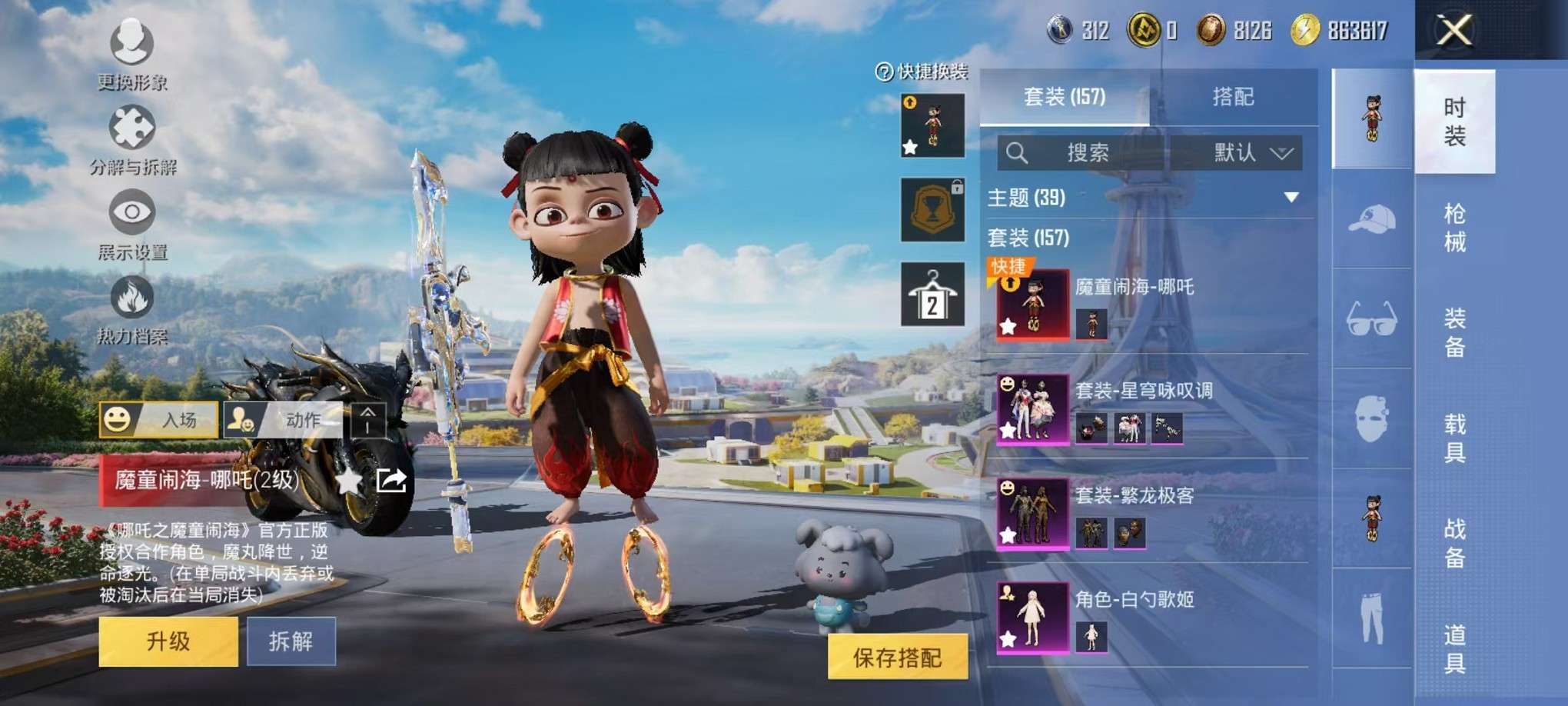Open the wardrobe preset hanger slot 2

click(932, 295)
